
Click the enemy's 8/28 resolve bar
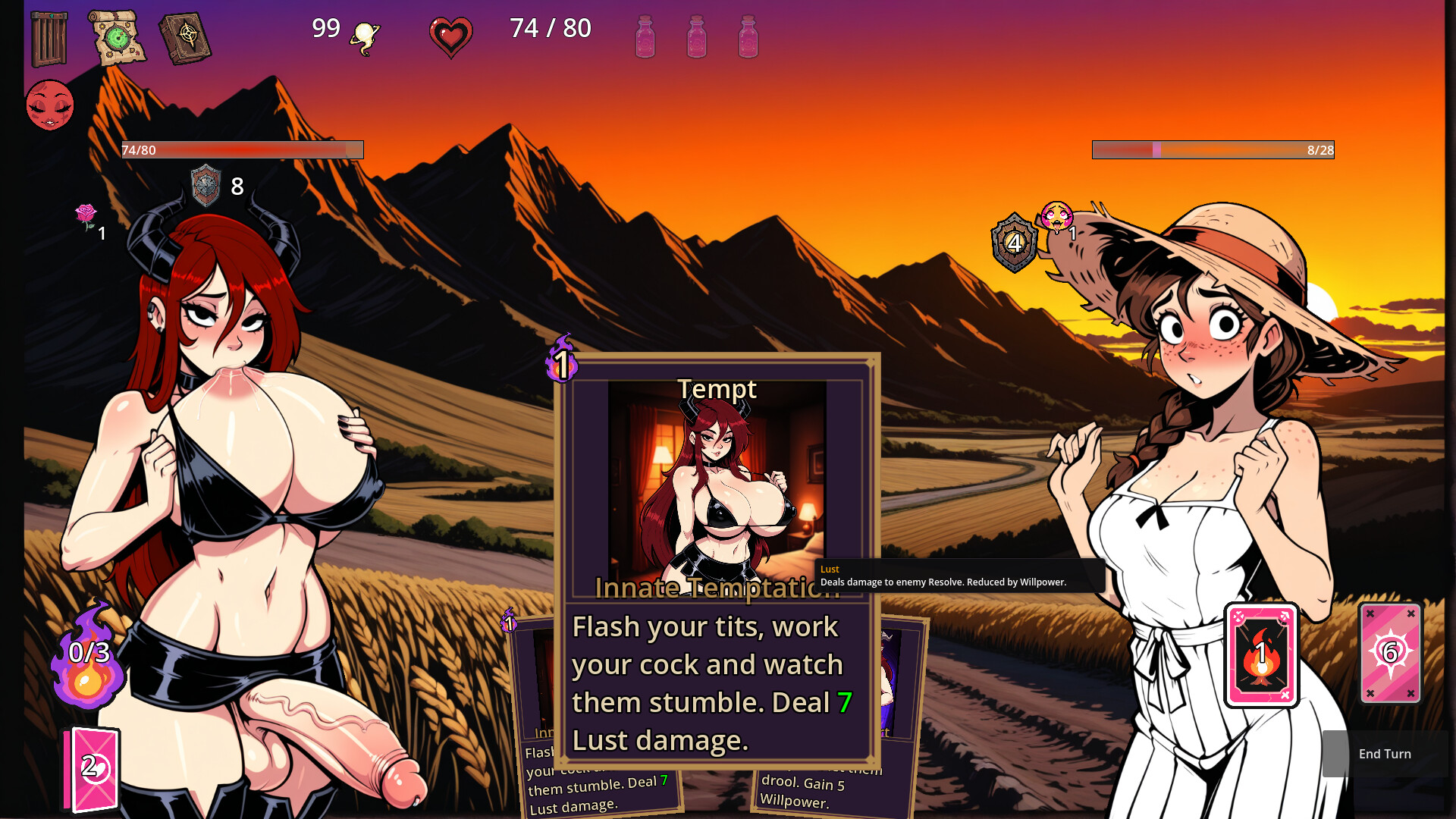pos(1213,149)
